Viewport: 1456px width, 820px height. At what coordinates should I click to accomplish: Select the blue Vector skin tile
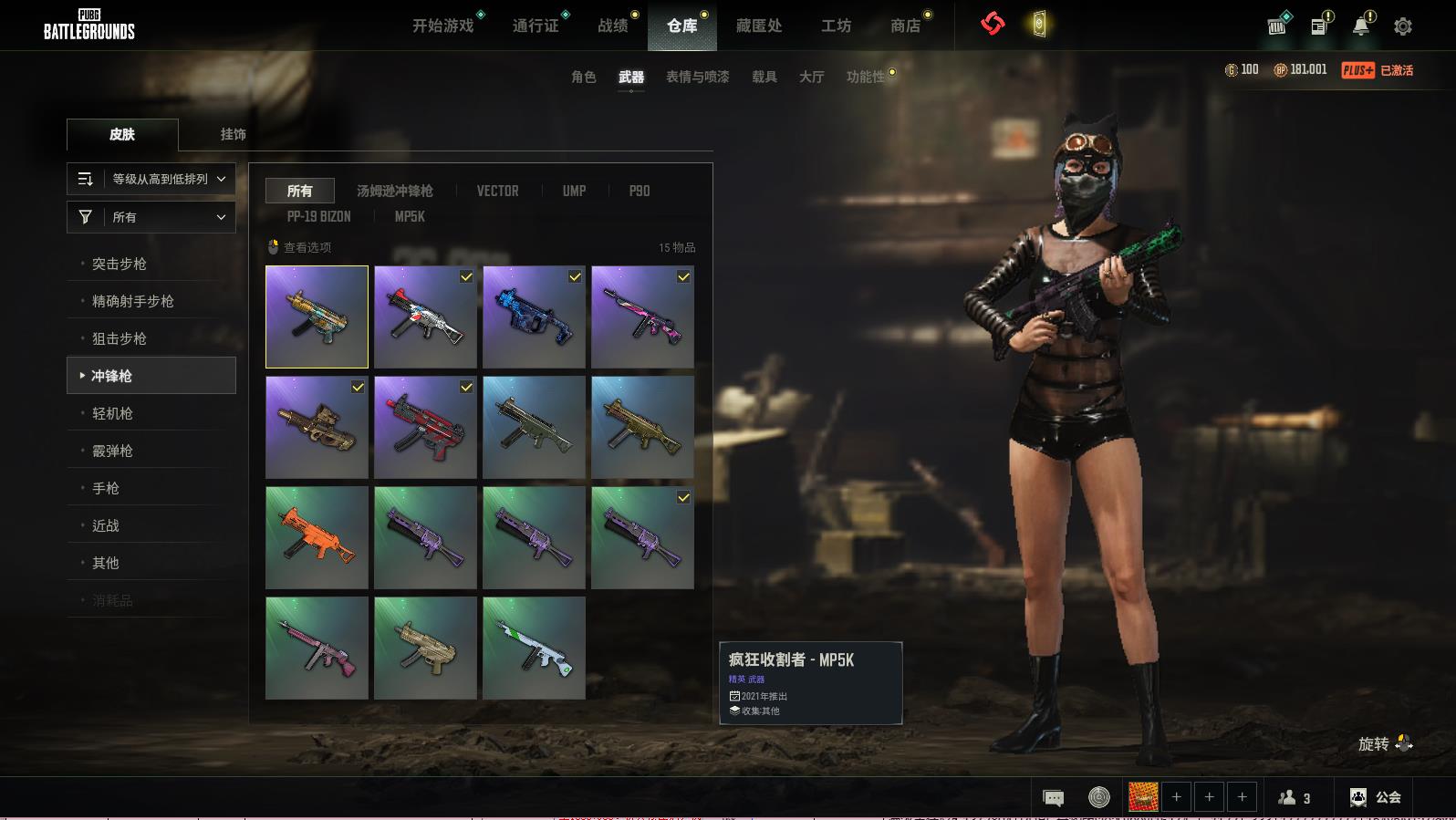534,317
